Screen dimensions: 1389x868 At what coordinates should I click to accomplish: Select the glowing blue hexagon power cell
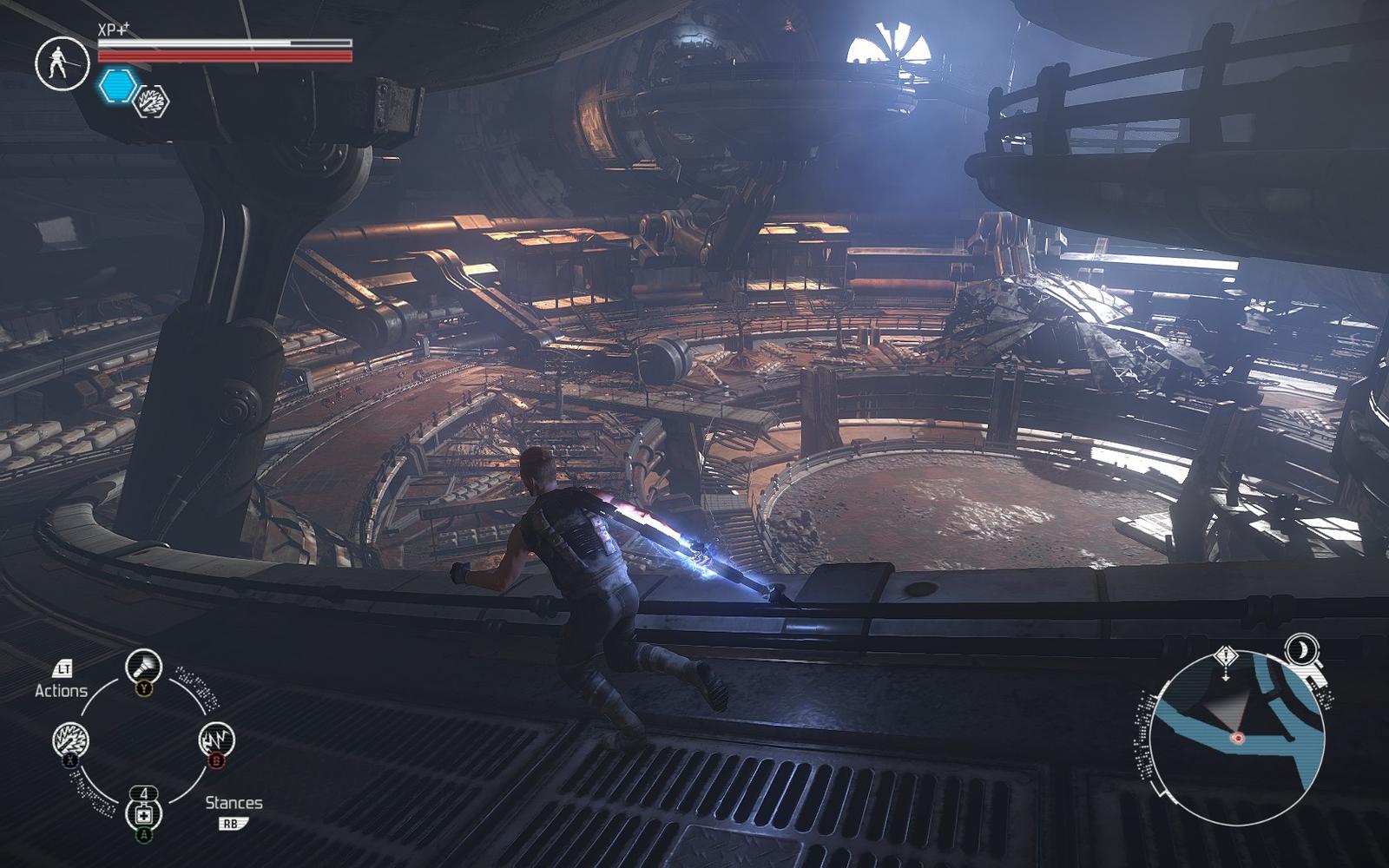click(x=117, y=86)
